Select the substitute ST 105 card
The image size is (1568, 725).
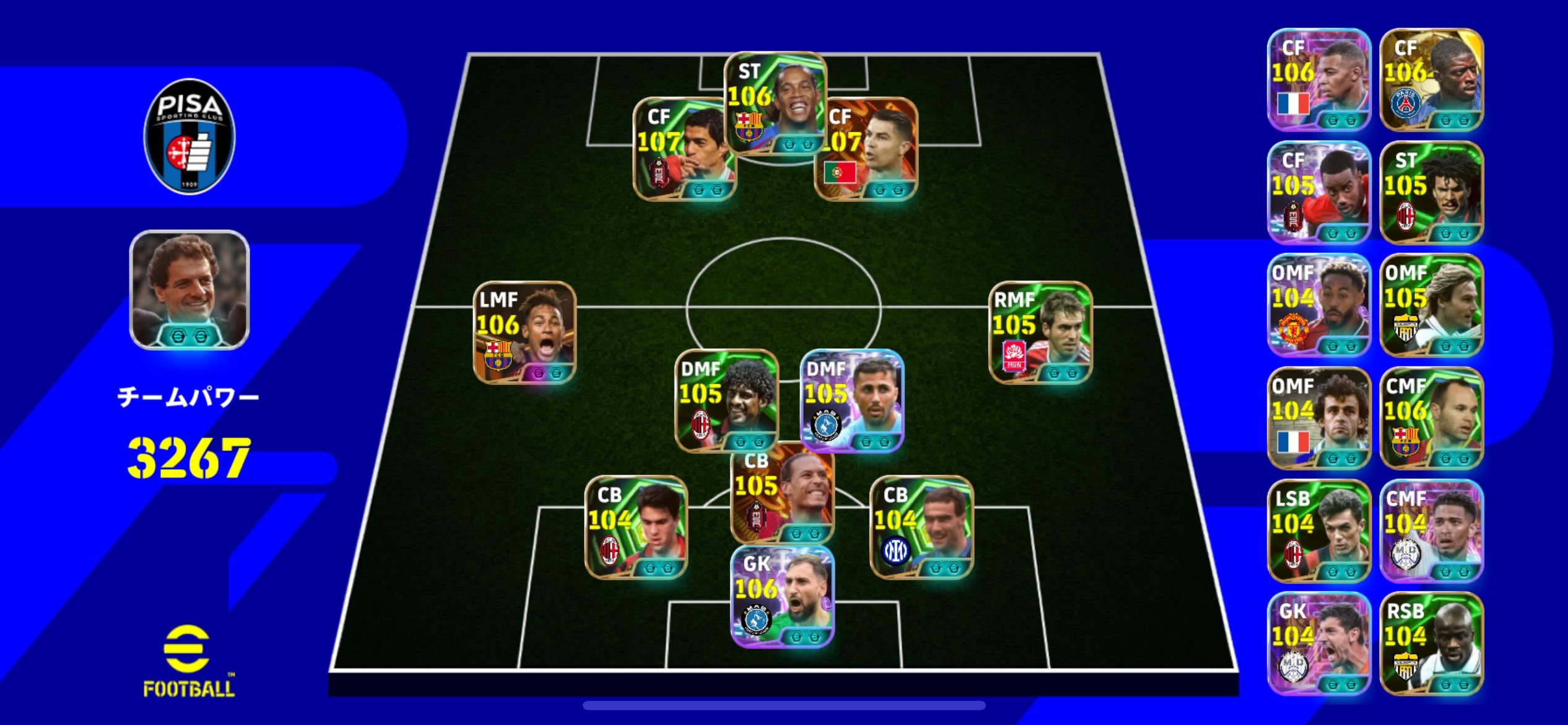(x=1431, y=192)
